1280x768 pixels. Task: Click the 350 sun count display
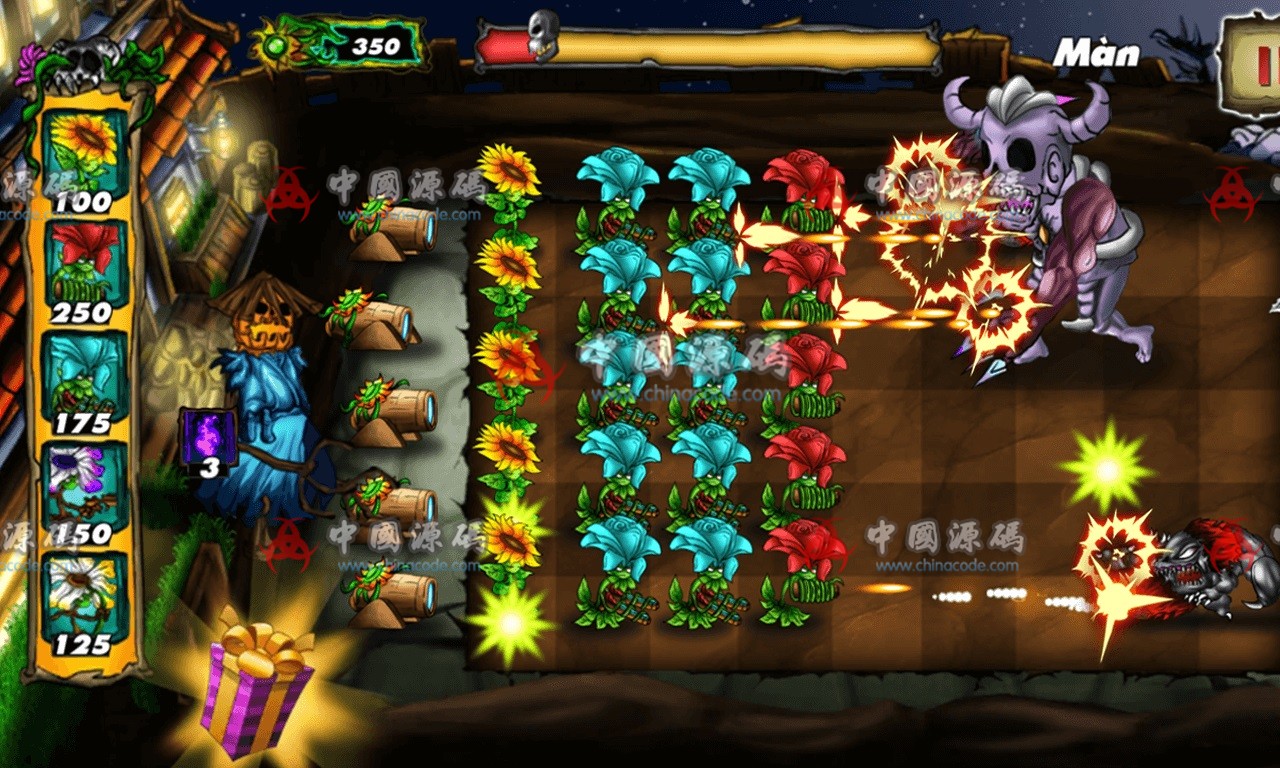point(376,45)
